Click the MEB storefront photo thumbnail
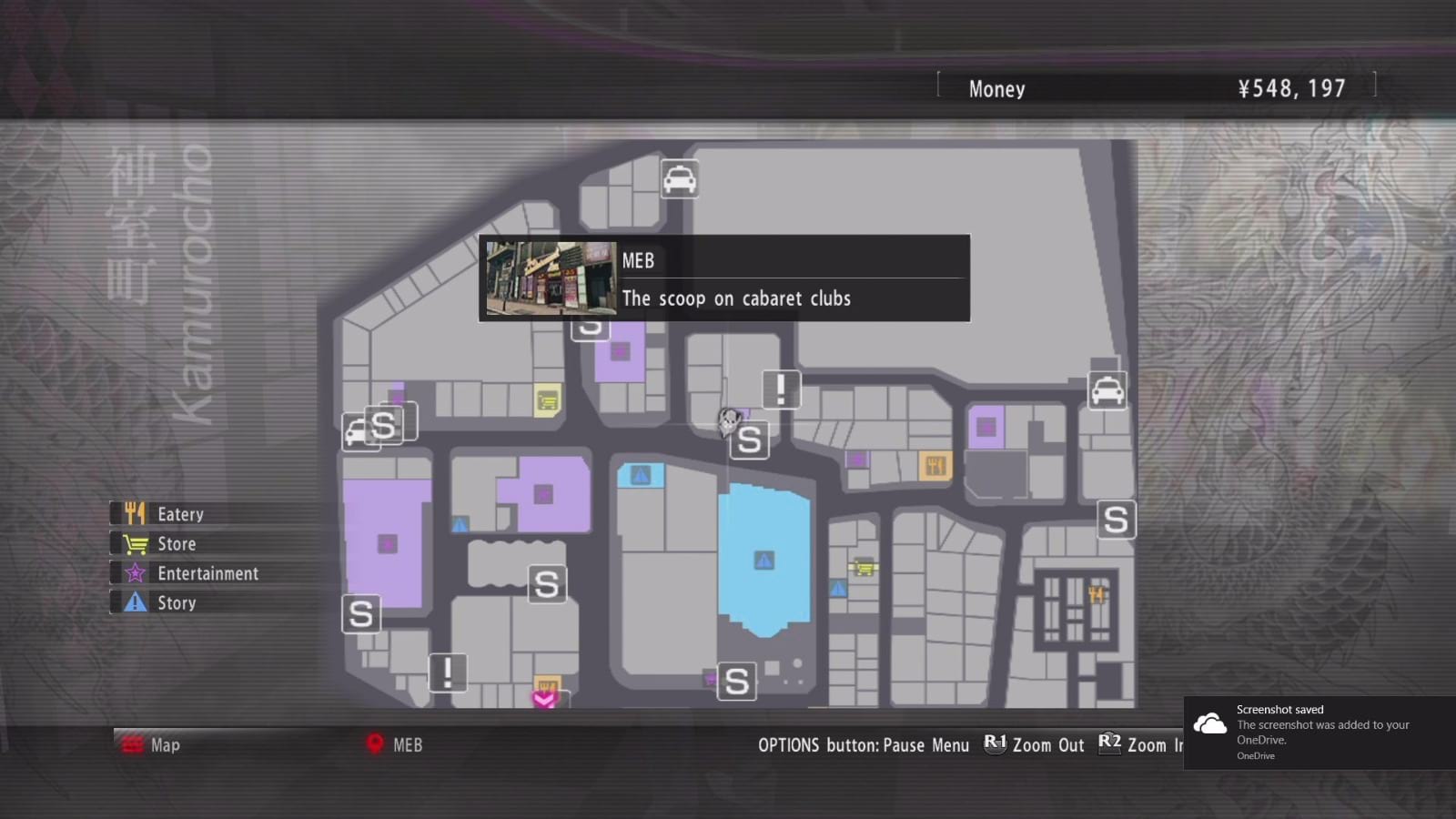1456x819 pixels. click(x=549, y=278)
